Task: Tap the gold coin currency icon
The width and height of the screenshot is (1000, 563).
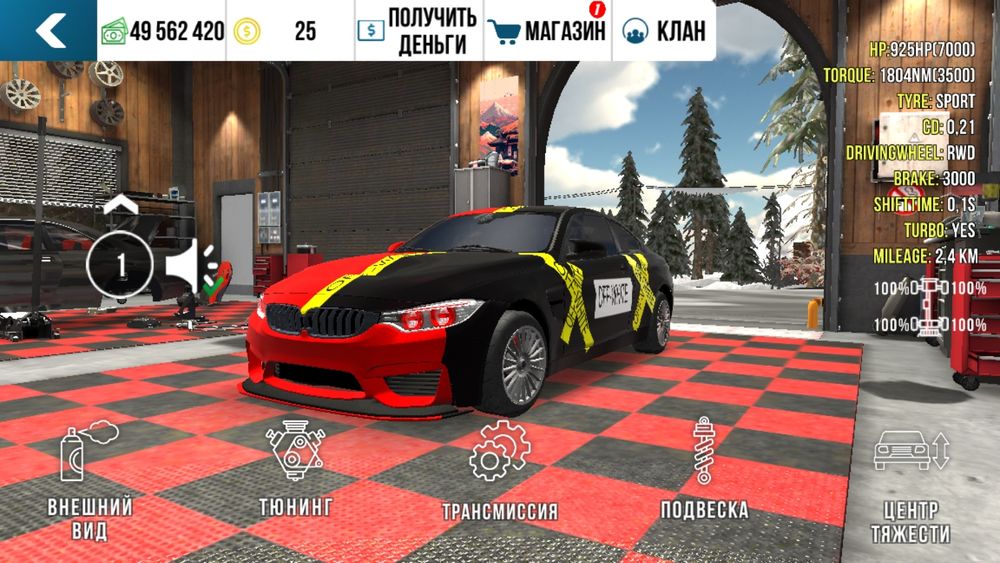Action: [246, 31]
